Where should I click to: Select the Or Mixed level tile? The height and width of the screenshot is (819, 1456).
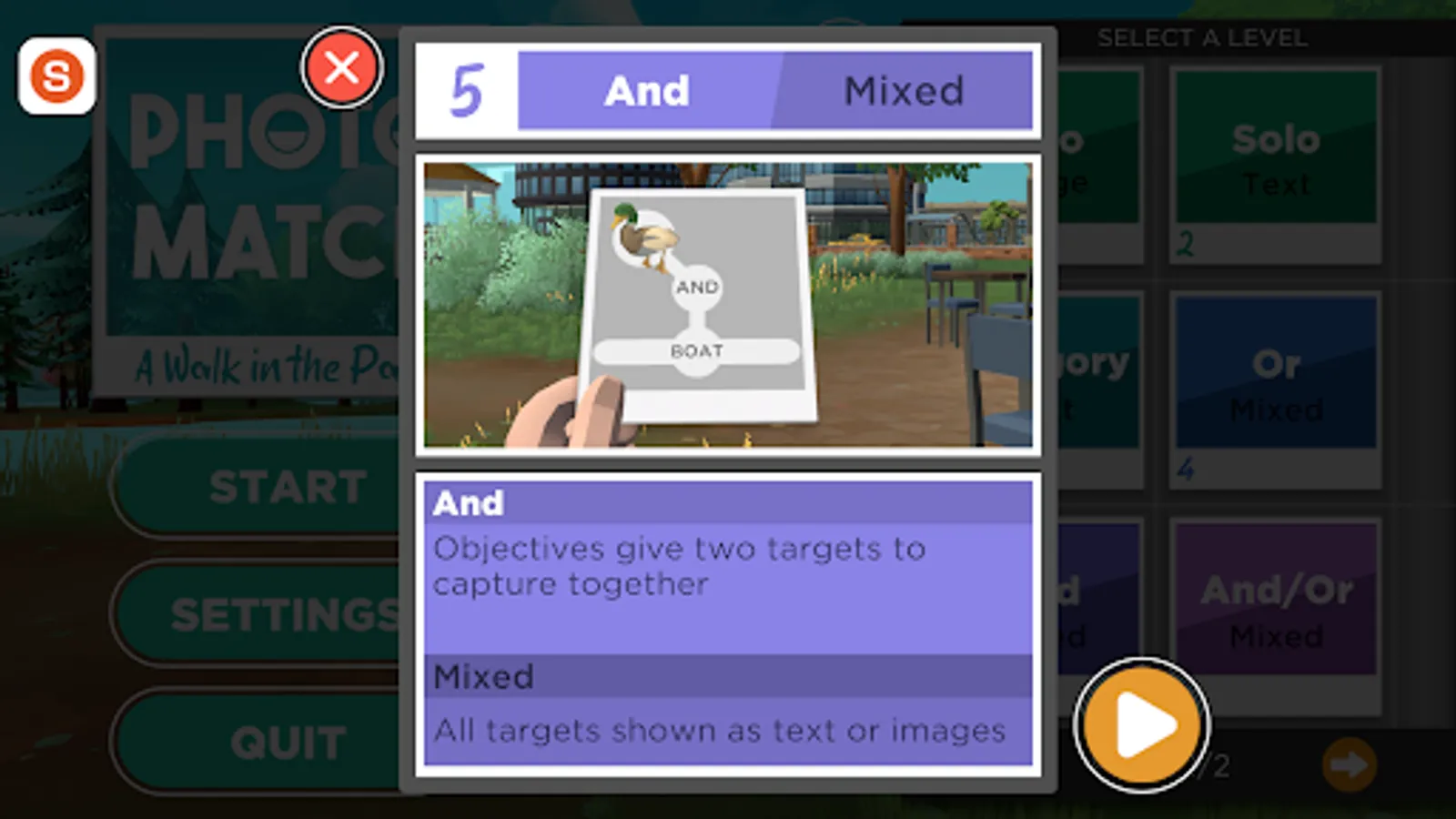1275,384
